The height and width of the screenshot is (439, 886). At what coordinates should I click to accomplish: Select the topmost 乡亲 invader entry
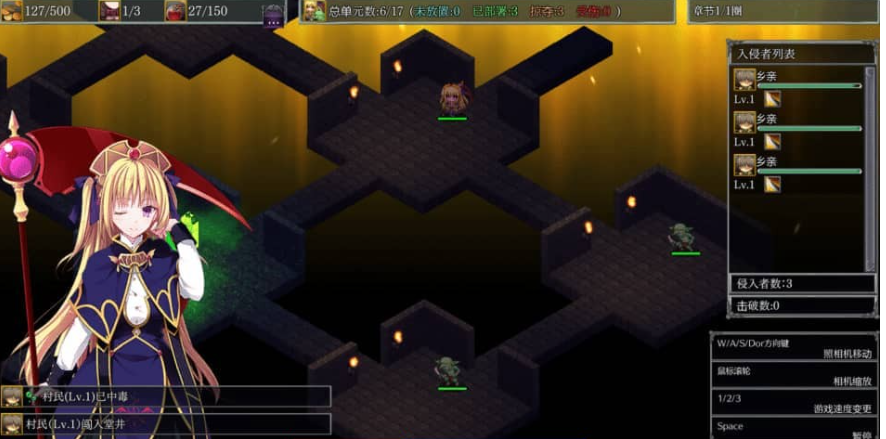coord(798,87)
